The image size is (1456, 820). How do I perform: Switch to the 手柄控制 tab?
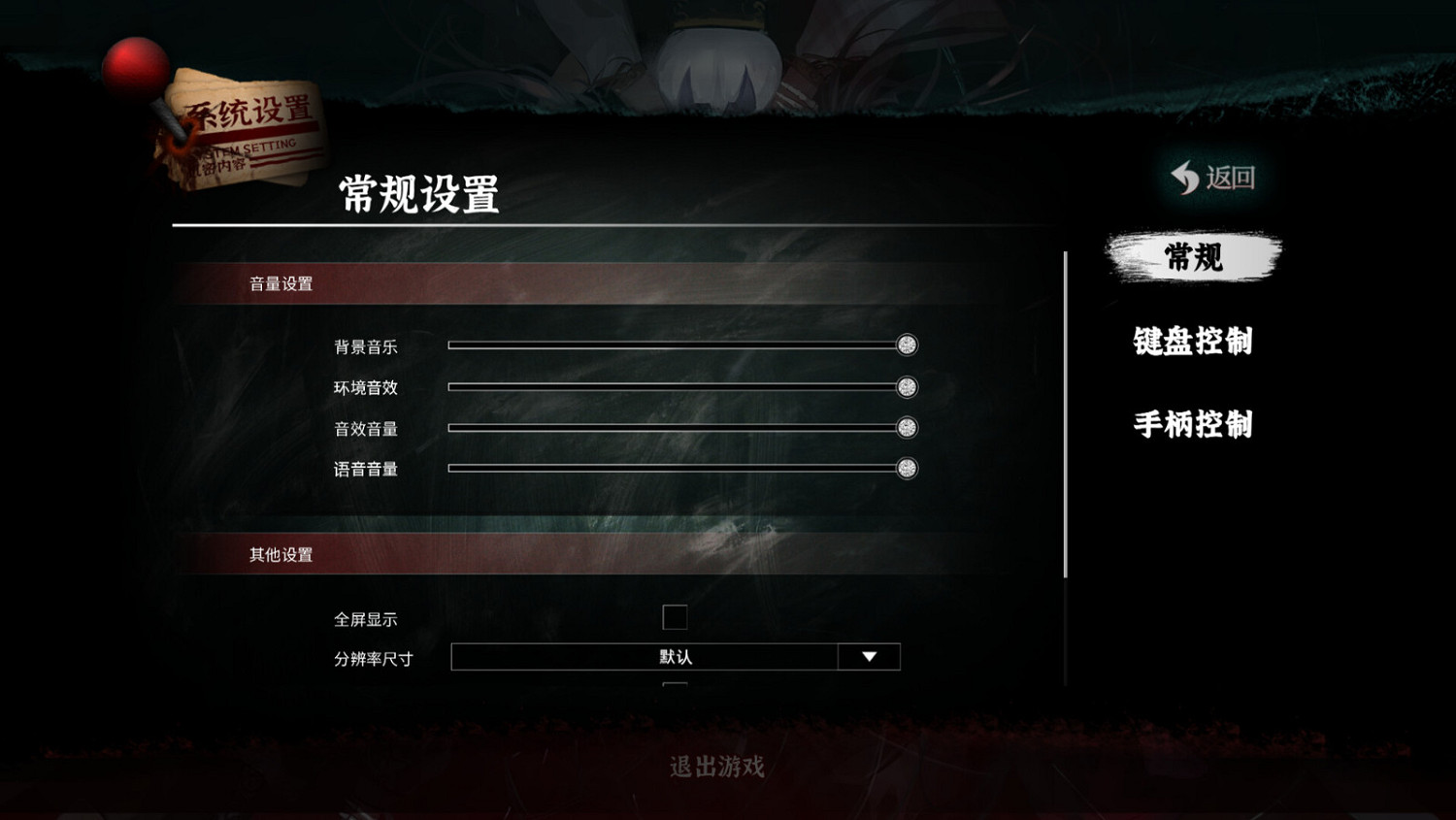1193,424
